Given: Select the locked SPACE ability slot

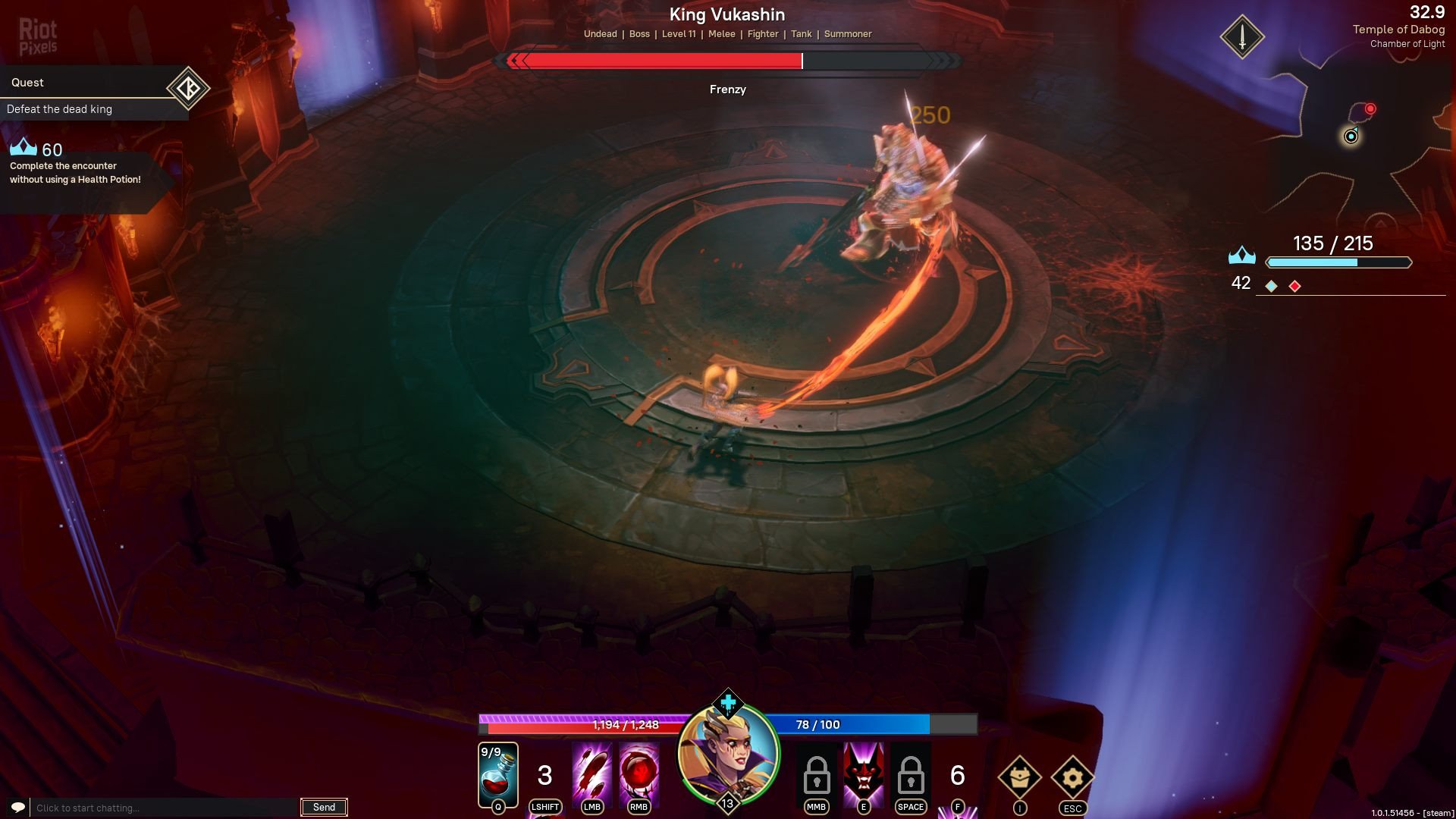Looking at the screenshot, I should tap(910, 775).
